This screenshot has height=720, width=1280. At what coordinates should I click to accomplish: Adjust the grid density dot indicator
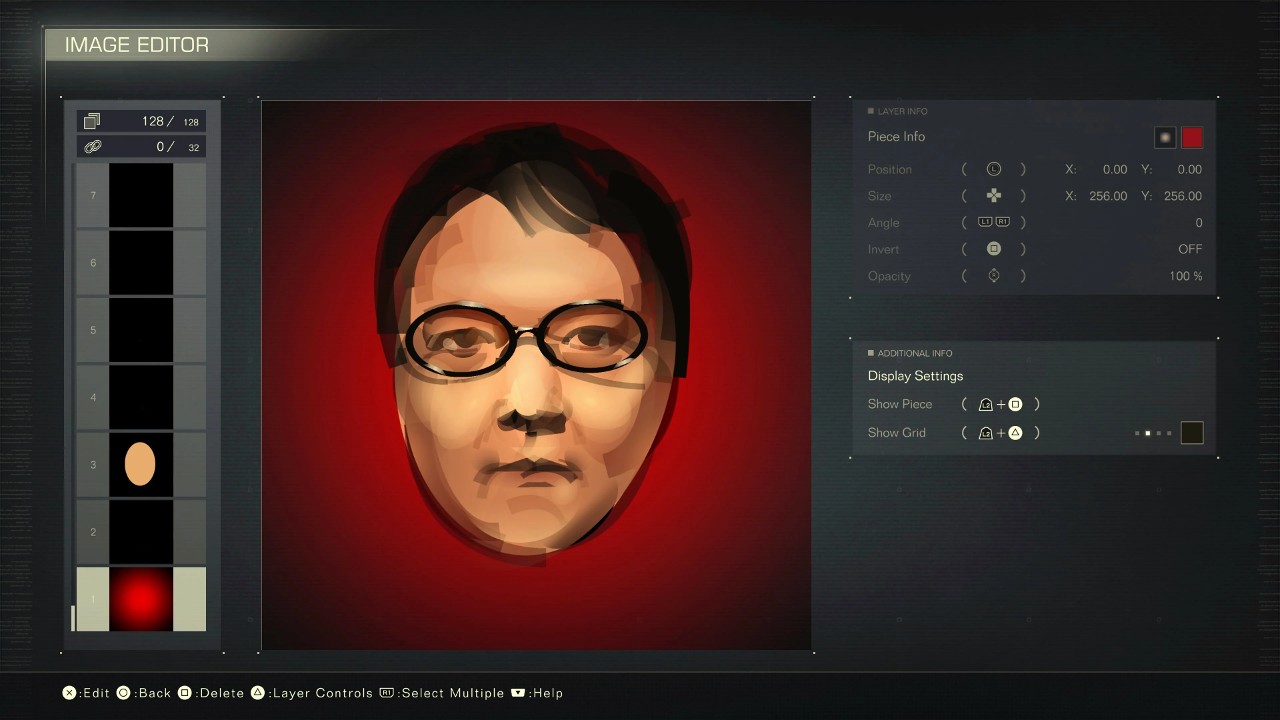click(1155, 432)
